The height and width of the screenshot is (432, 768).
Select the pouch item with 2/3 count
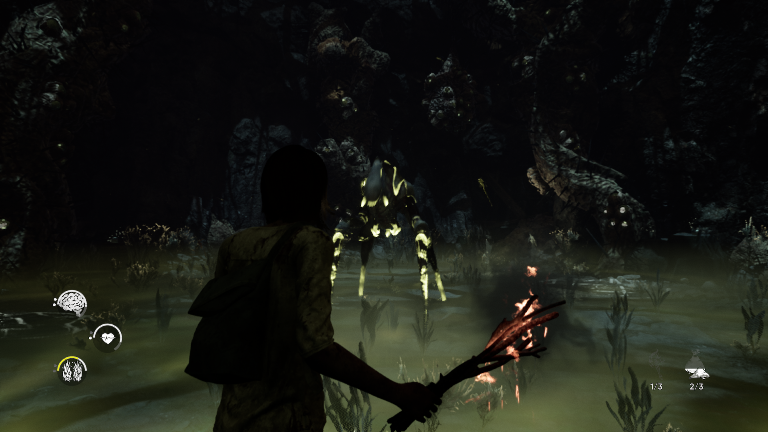(x=696, y=368)
